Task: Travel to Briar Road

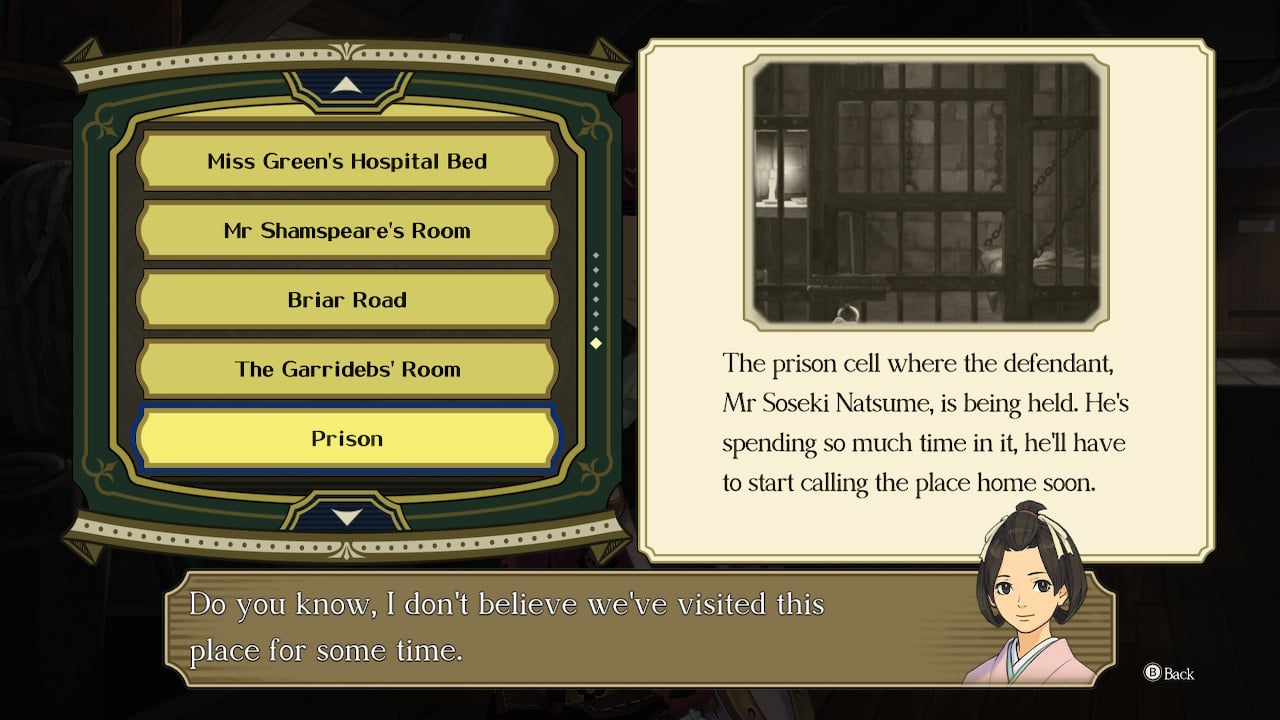Action: coord(347,300)
